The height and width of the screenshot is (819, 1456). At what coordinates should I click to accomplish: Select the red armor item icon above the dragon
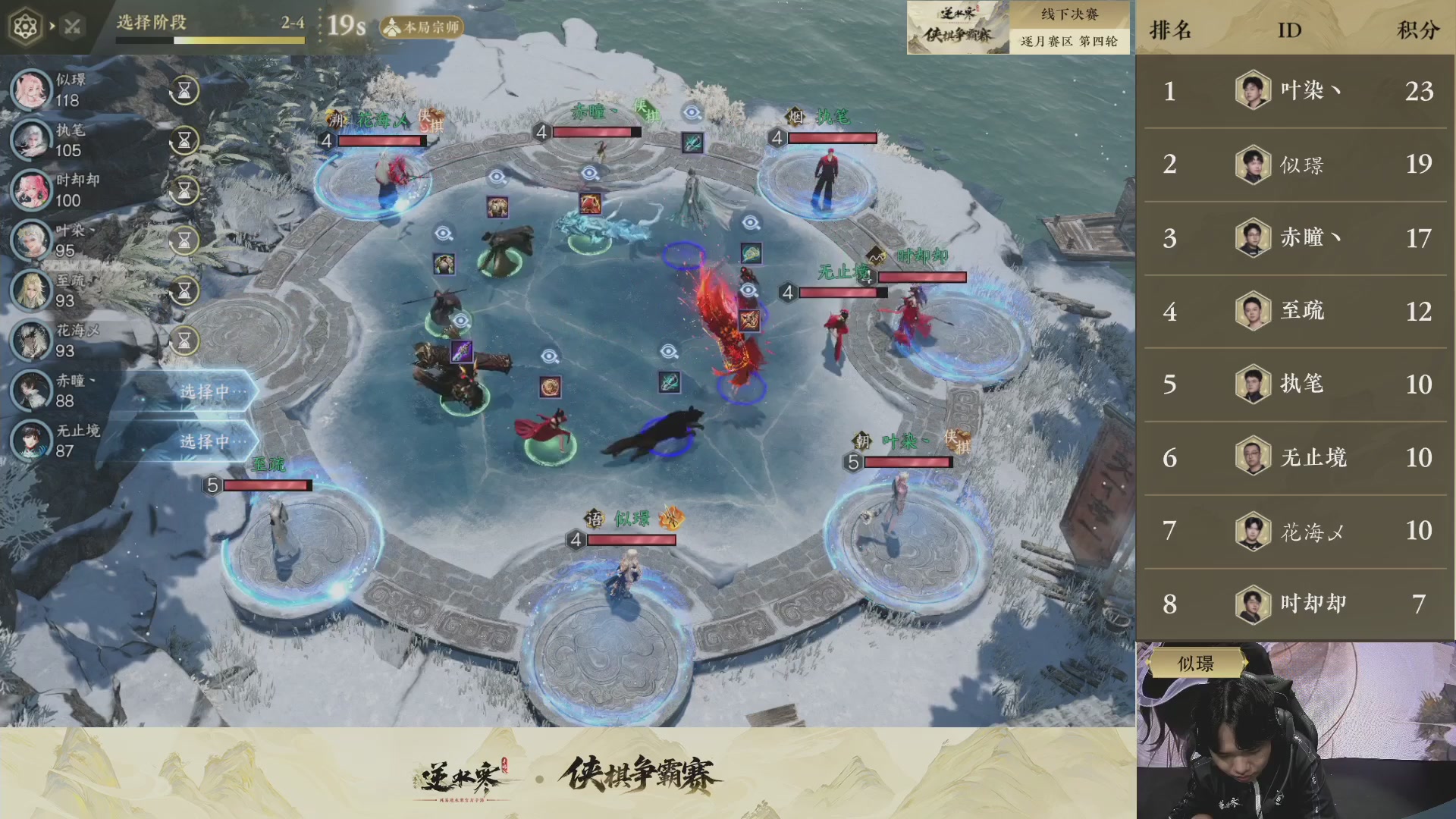point(590,204)
